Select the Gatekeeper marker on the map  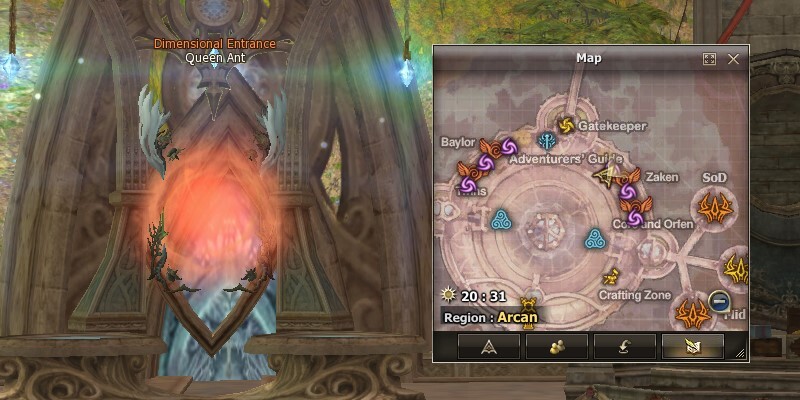coord(566,125)
